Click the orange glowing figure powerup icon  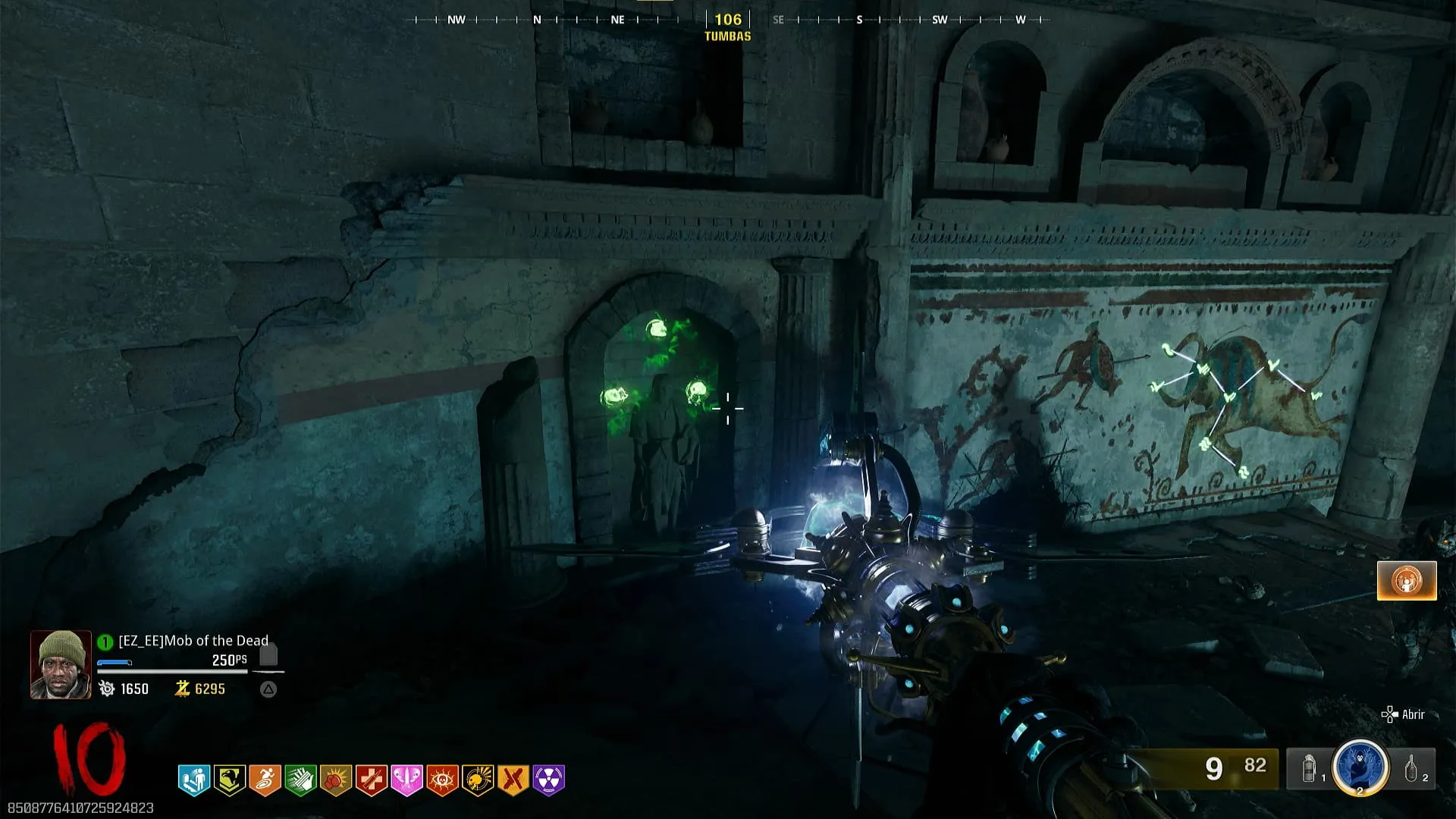point(1407,581)
